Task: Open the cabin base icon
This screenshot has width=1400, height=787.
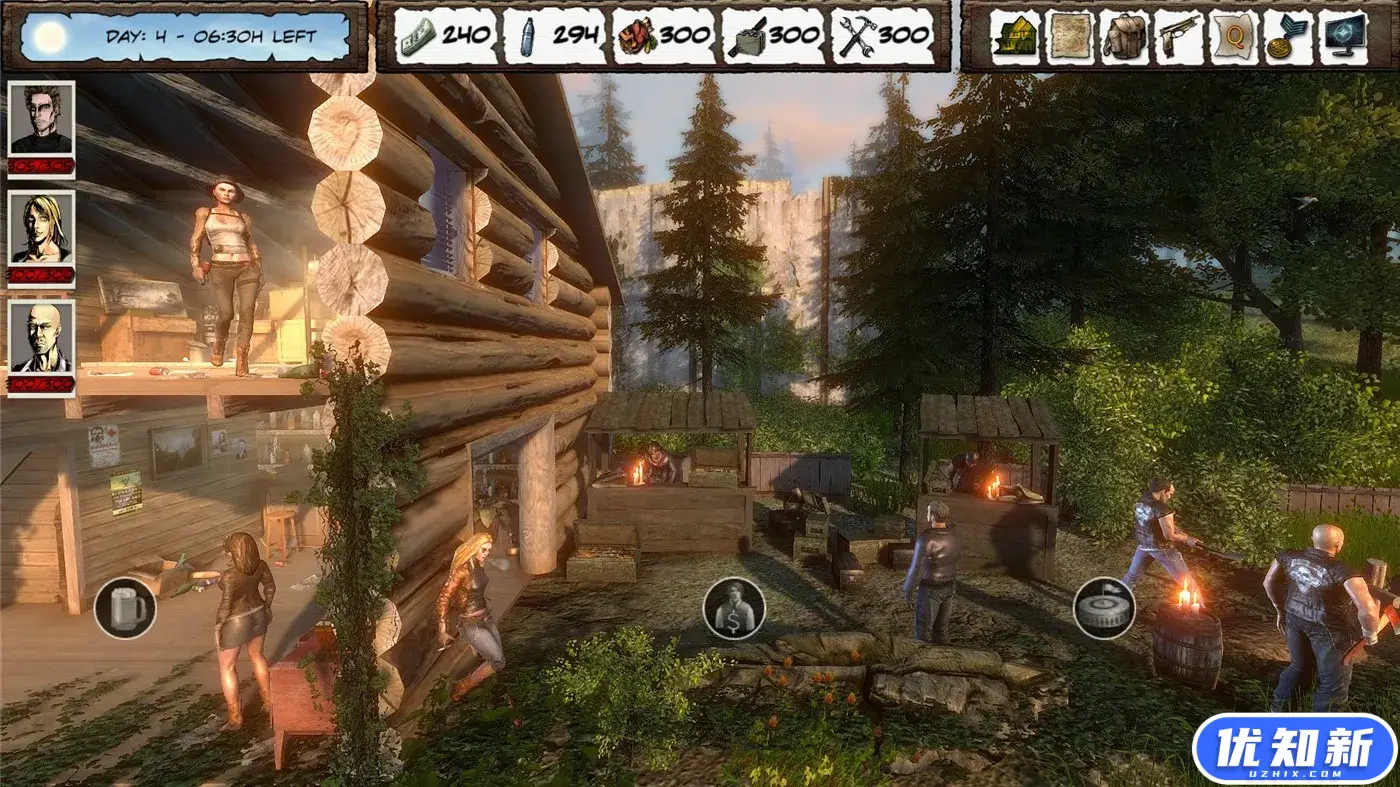Action: 1015,37
